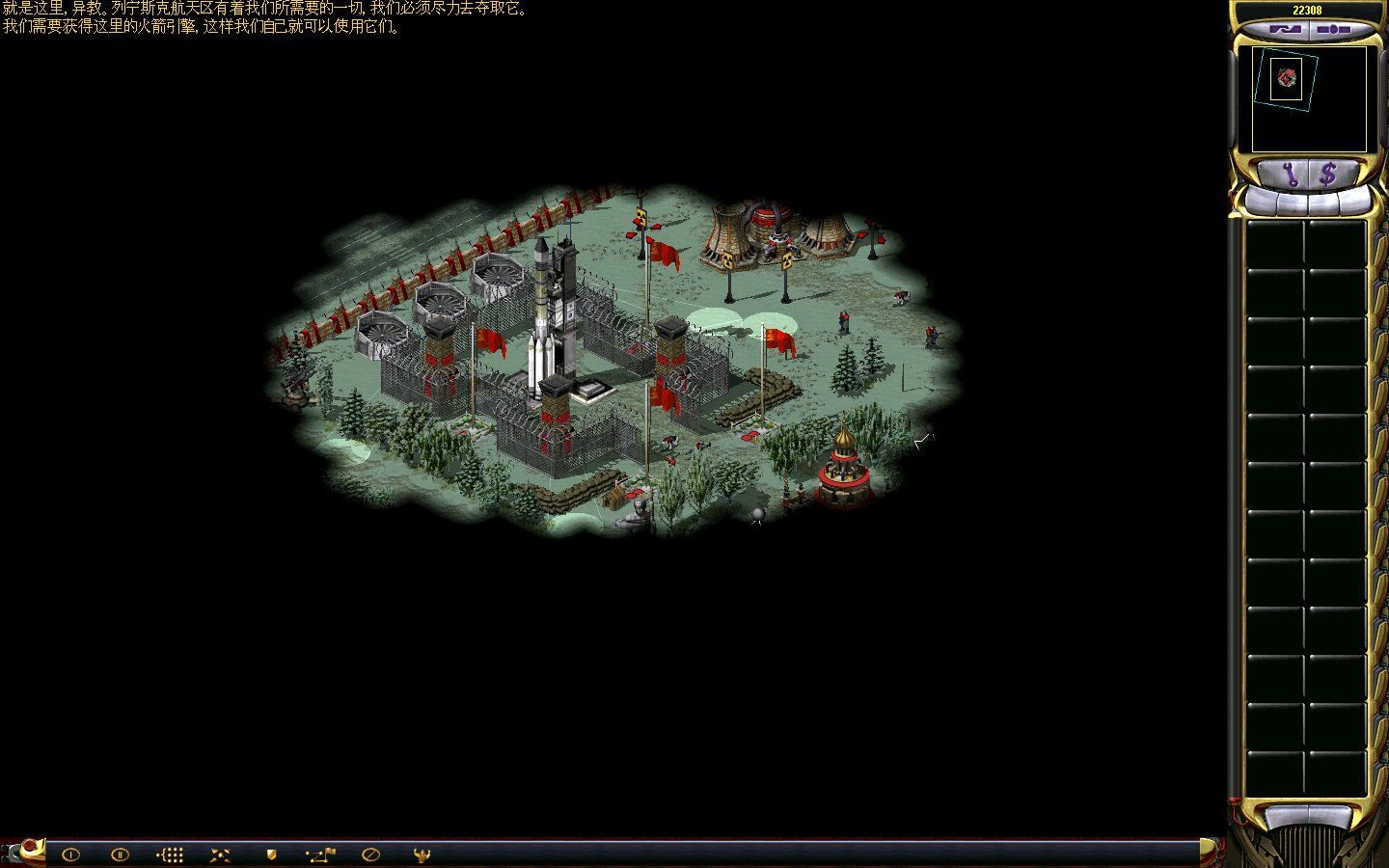
Task: Activate the shield guard command
Action: pos(271,854)
